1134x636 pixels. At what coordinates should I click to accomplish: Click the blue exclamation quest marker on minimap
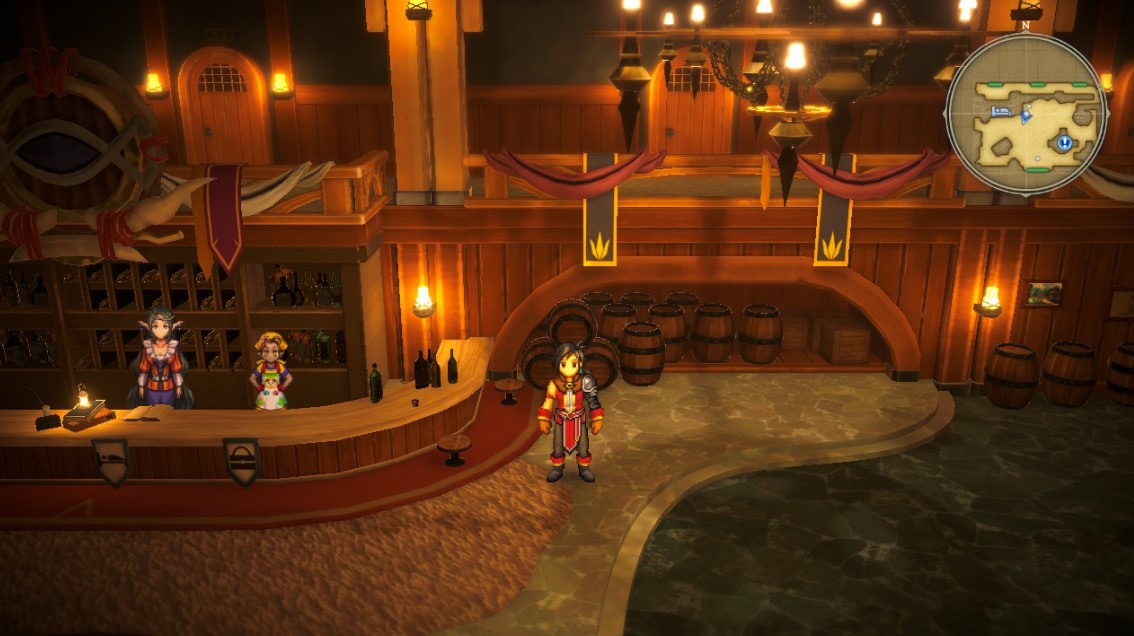[1065, 143]
